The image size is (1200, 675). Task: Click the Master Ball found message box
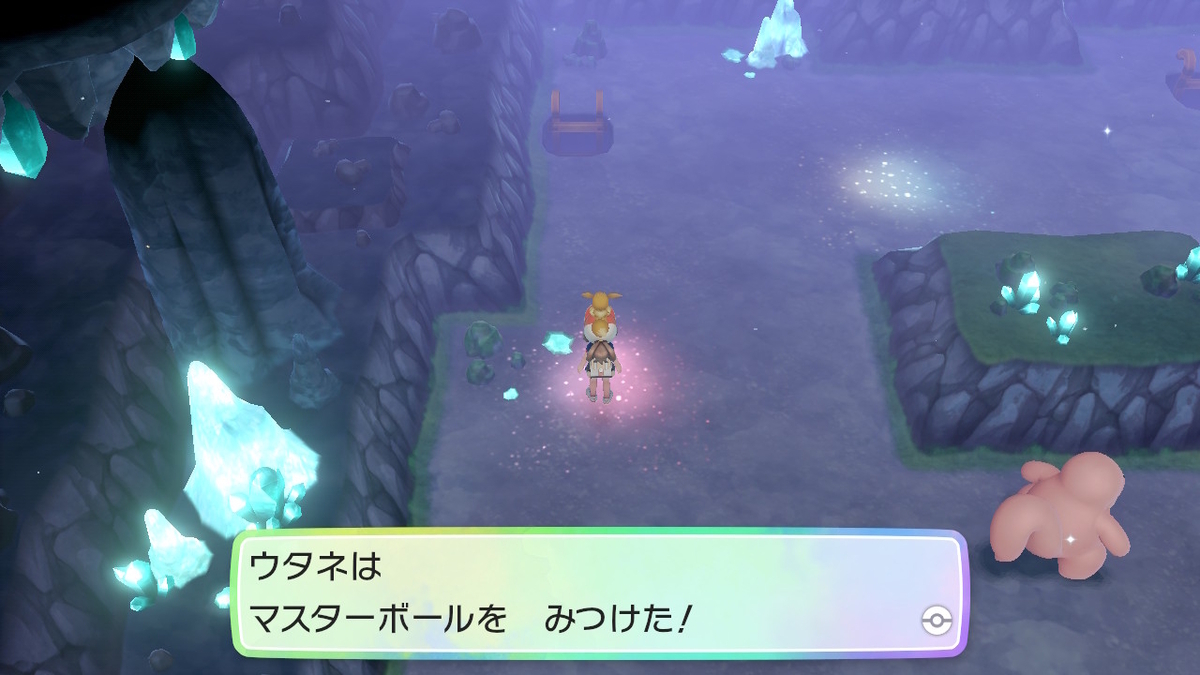pos(600,594)
